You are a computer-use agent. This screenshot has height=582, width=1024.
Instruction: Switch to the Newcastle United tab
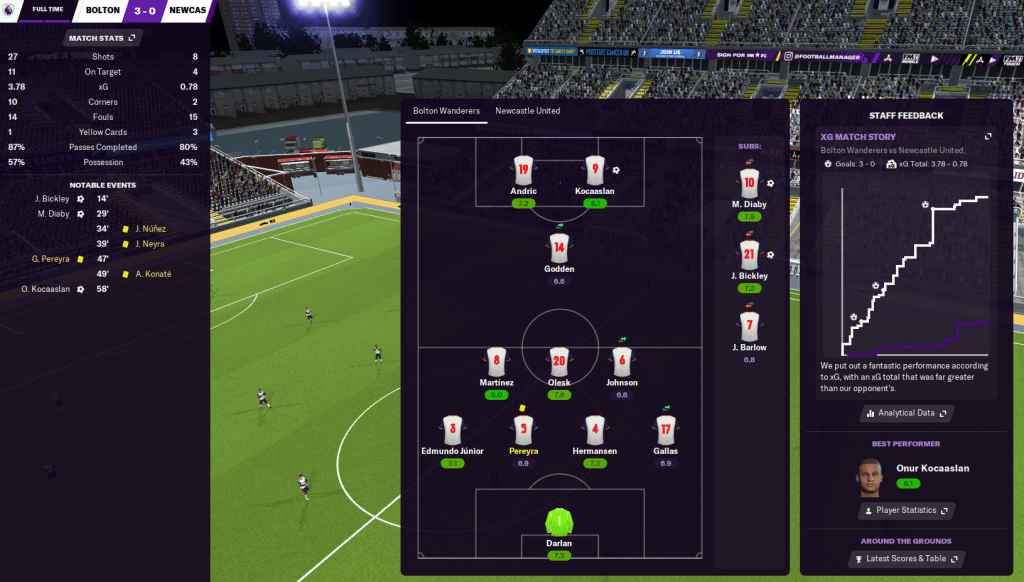(x=527, y=111)
